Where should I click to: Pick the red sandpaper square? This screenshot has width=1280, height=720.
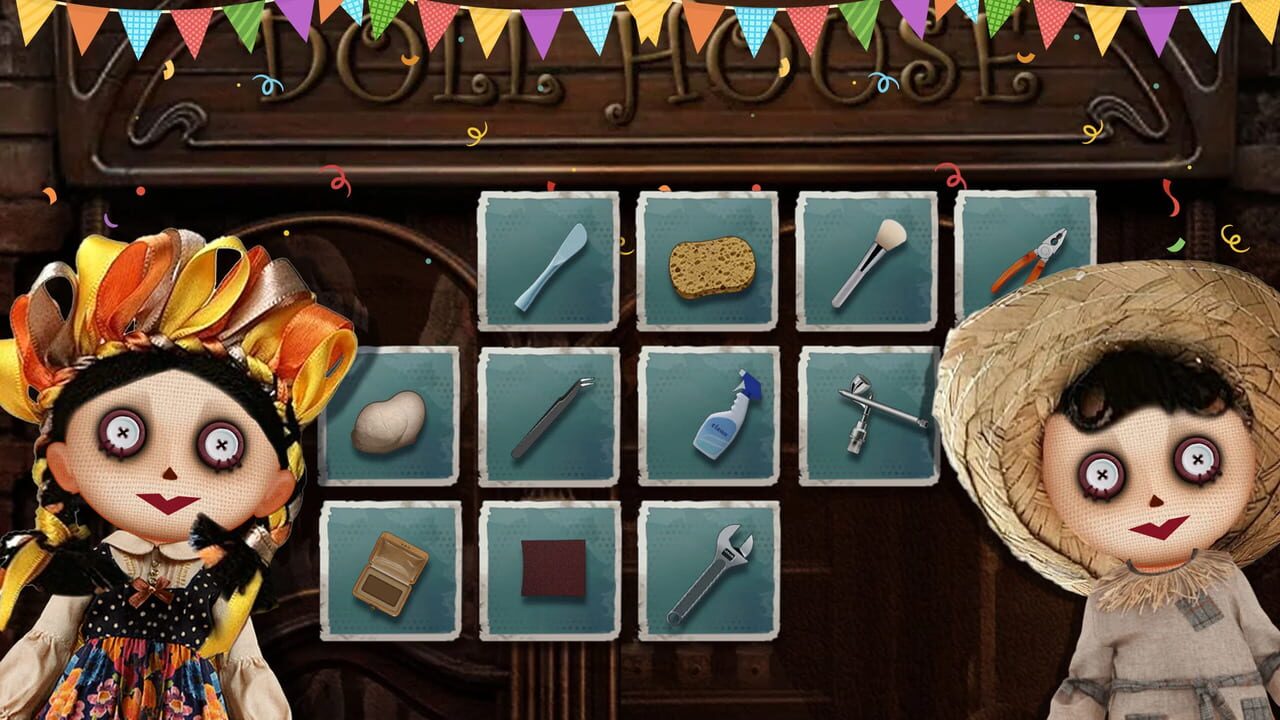coord(546,569)
